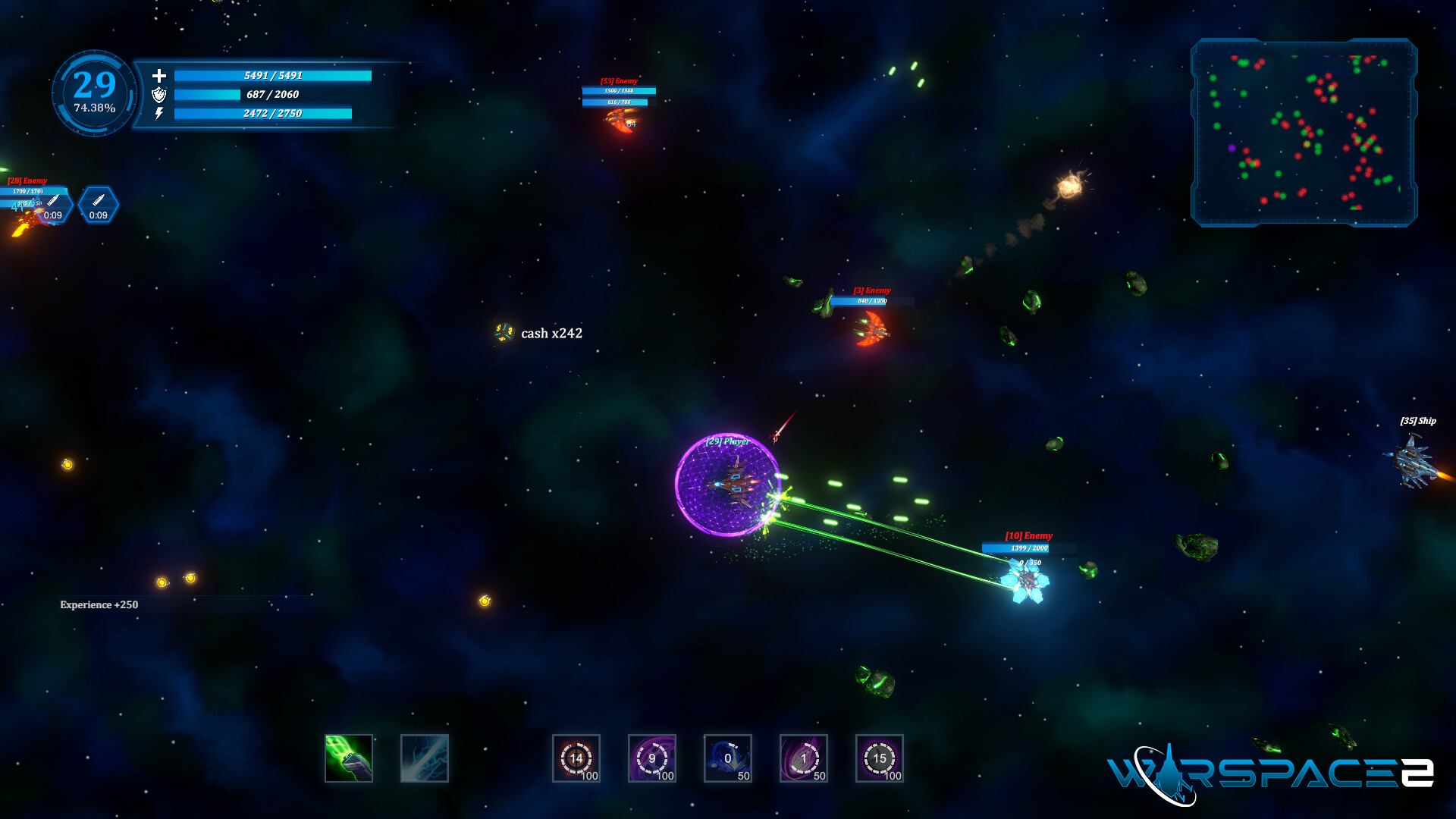Image resolution: width=1456 pixels, height=819 pixels.
Task: Click the blue splash ability with 0 charges
Action: pyautogui.click(x=727, y=758)
